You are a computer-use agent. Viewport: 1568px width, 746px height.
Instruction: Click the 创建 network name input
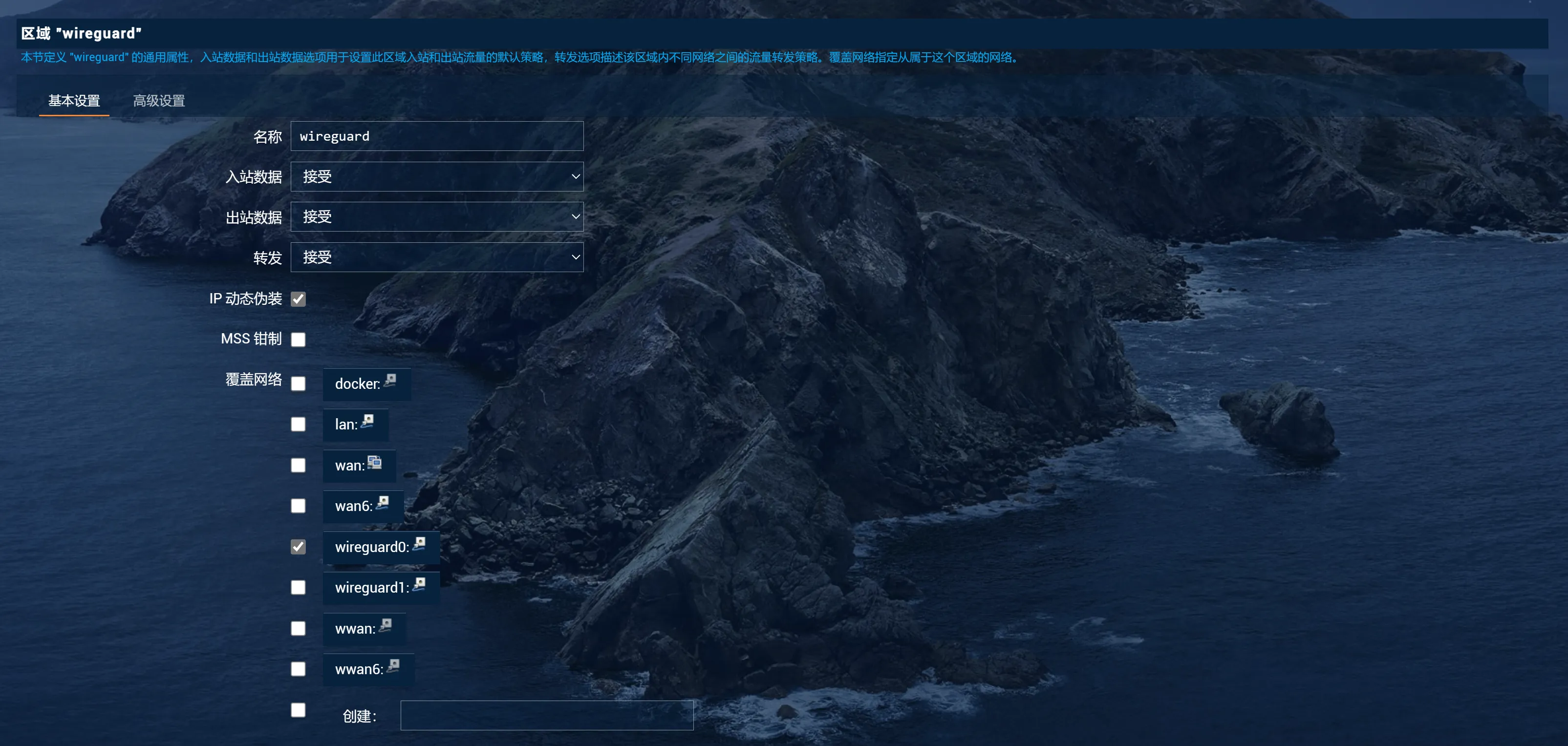(546, 716)
